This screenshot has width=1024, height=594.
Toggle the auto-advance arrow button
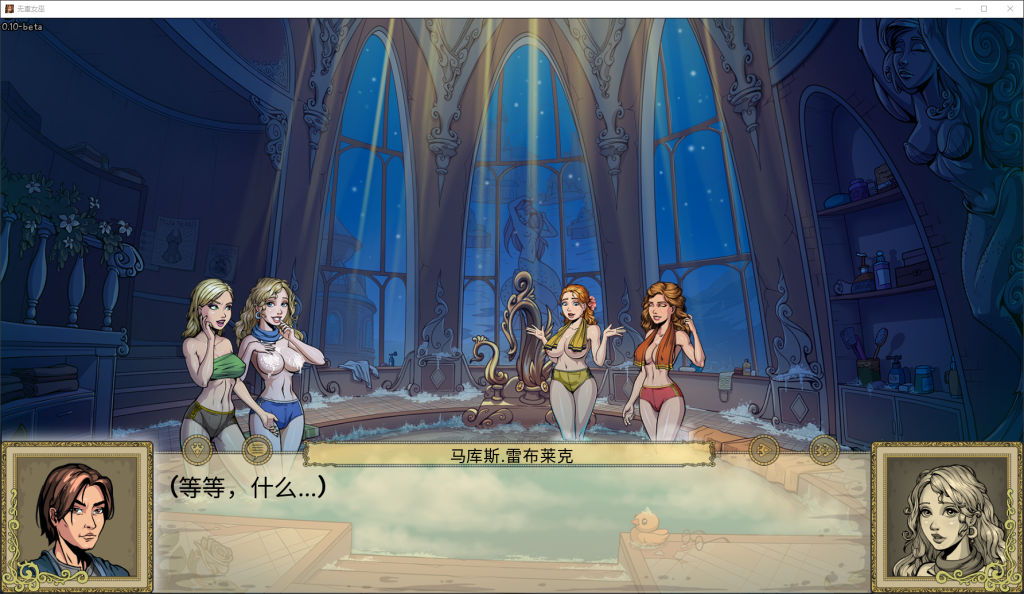(764, 450)
